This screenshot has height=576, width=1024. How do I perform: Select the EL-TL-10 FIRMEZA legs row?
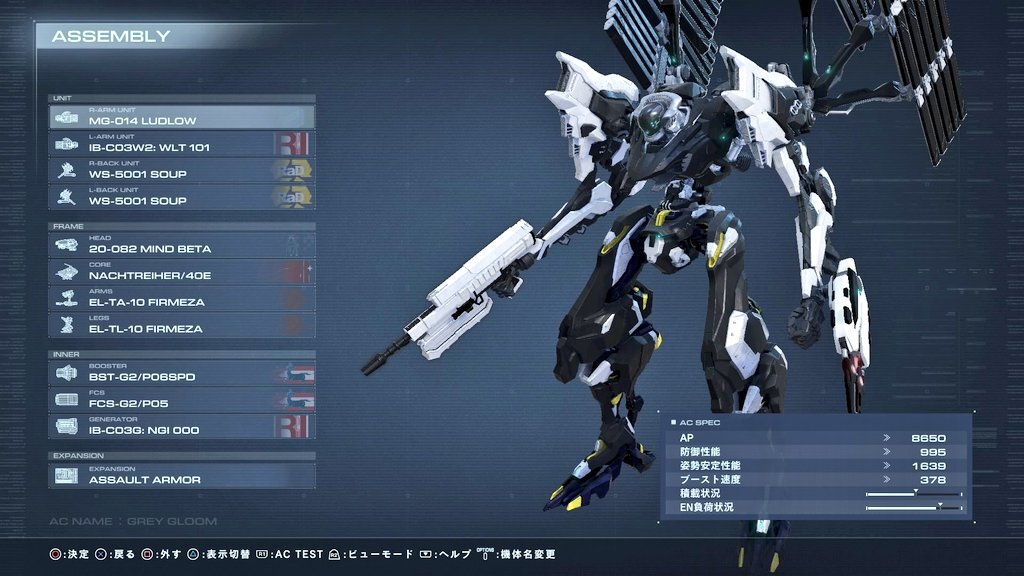coord(181,325)
